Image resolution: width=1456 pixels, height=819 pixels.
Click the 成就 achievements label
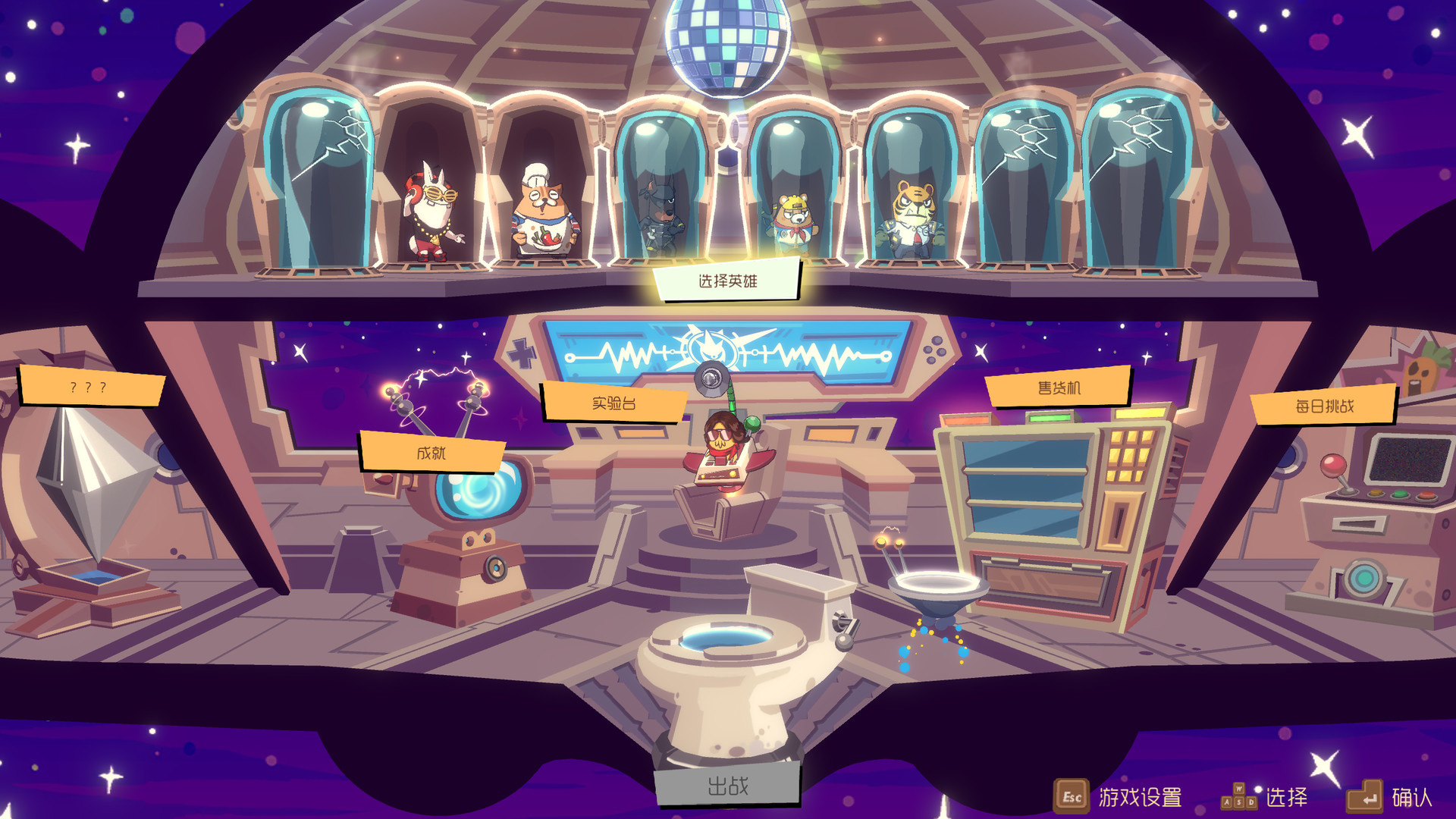point(434,453)
